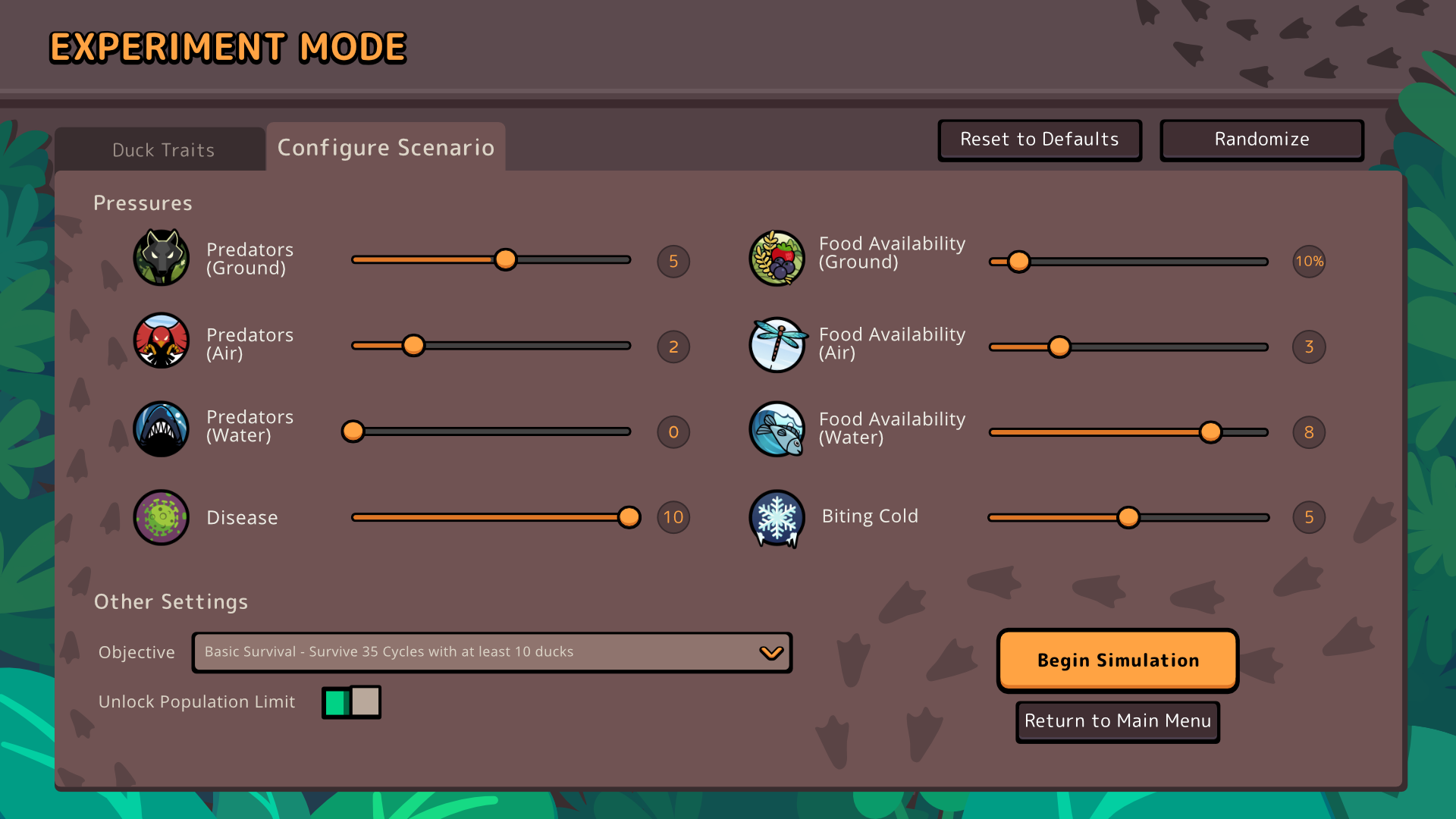
Task: Click the dragonfly Food Availability (Air) icon
Action: coord(777,345)
